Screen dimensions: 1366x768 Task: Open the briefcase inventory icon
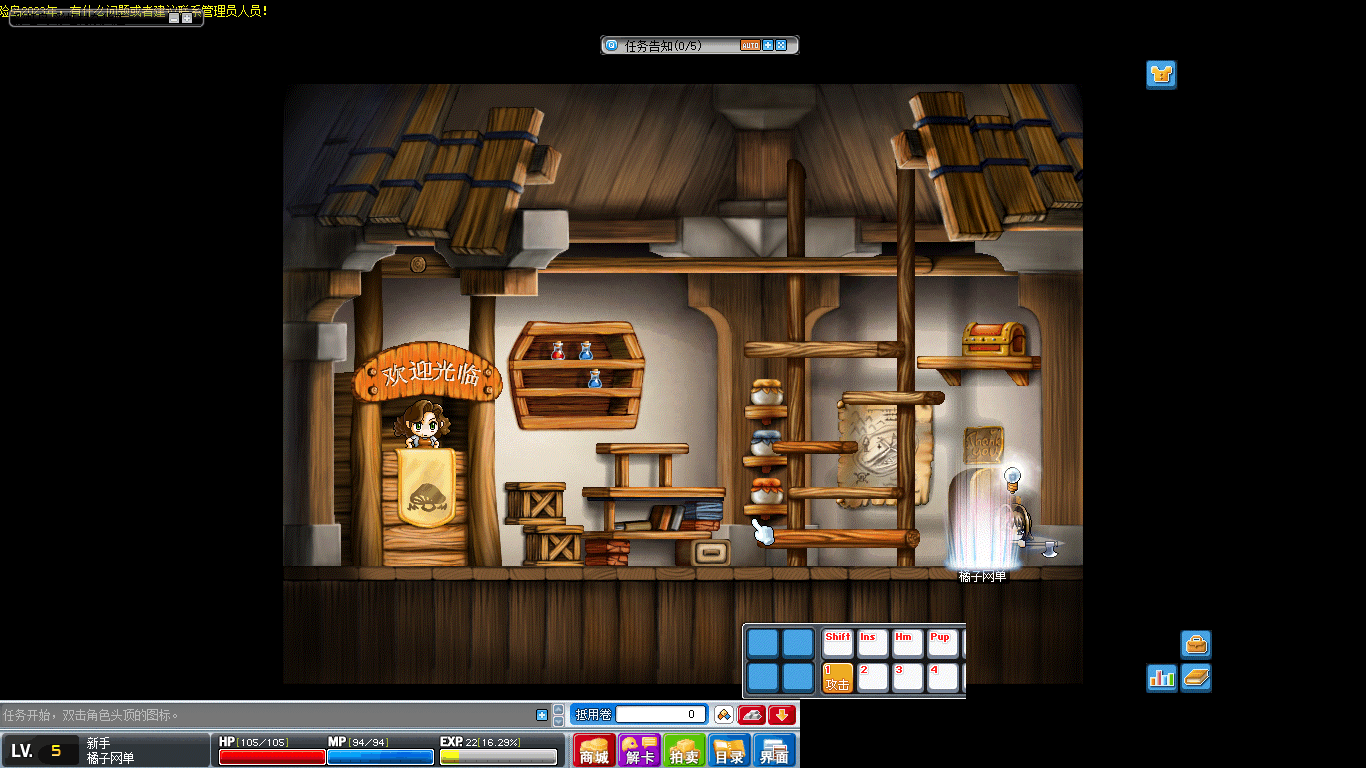coord(1196,644)
